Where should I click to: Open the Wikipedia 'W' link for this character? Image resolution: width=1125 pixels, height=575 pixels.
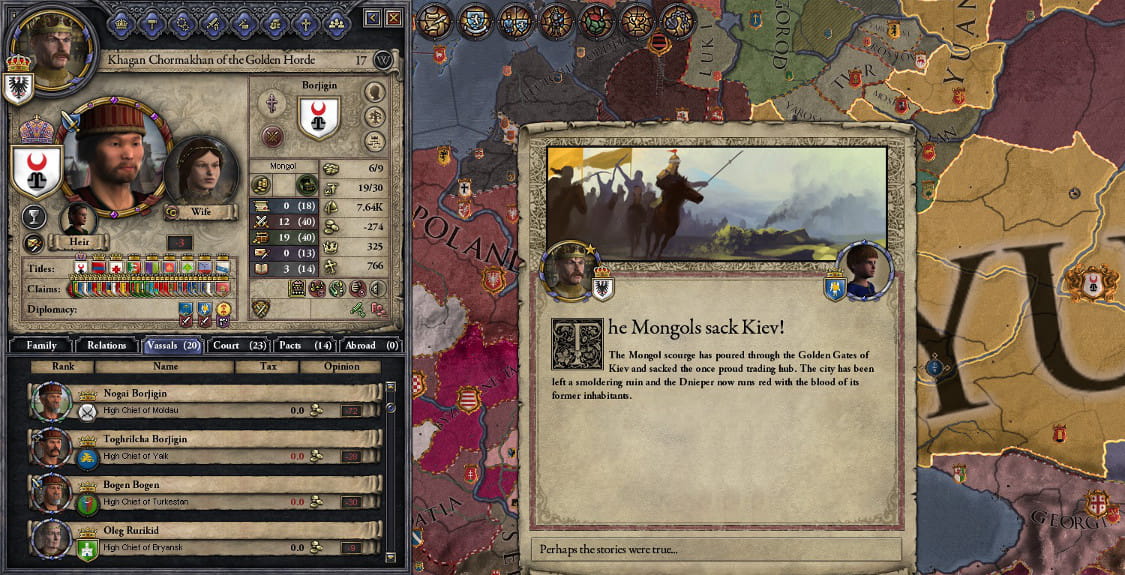[x=383, y=60]
